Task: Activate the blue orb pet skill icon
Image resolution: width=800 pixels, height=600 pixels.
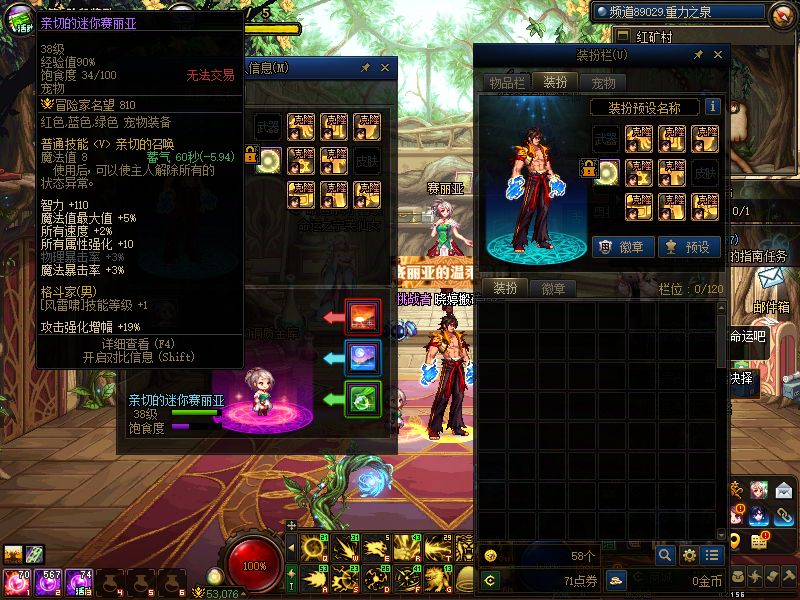Action: click(363, 358)
